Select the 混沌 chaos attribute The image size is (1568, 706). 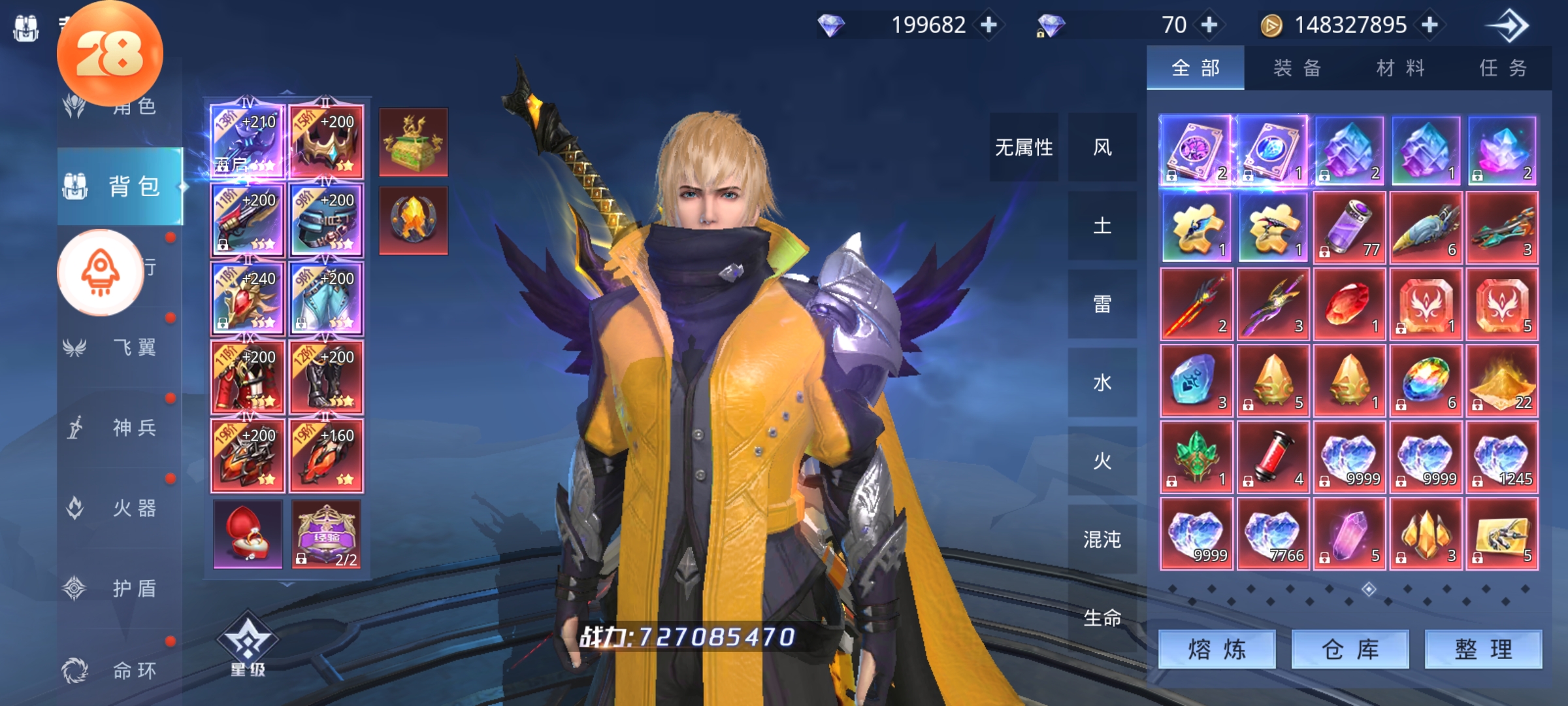click(1102, 539)
